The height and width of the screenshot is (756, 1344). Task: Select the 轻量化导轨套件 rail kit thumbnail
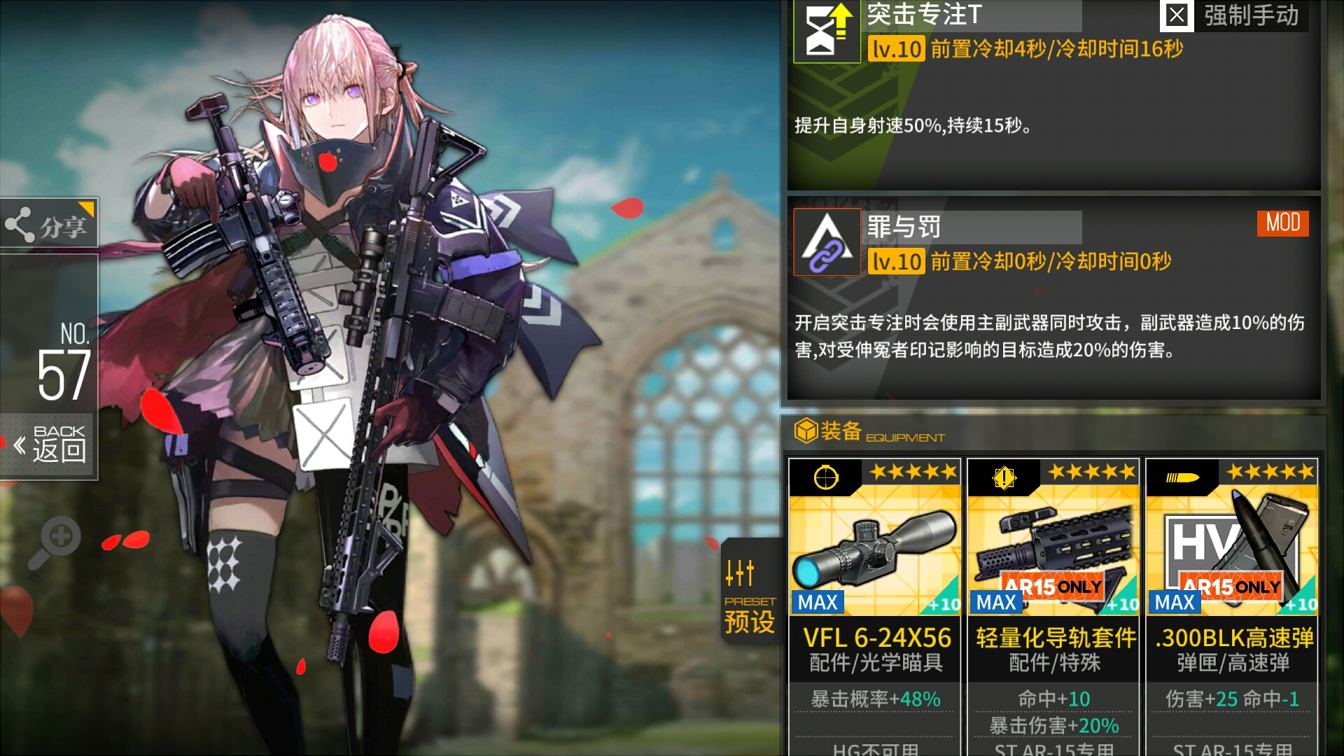pyautogui.click(x=1053, y=545)
